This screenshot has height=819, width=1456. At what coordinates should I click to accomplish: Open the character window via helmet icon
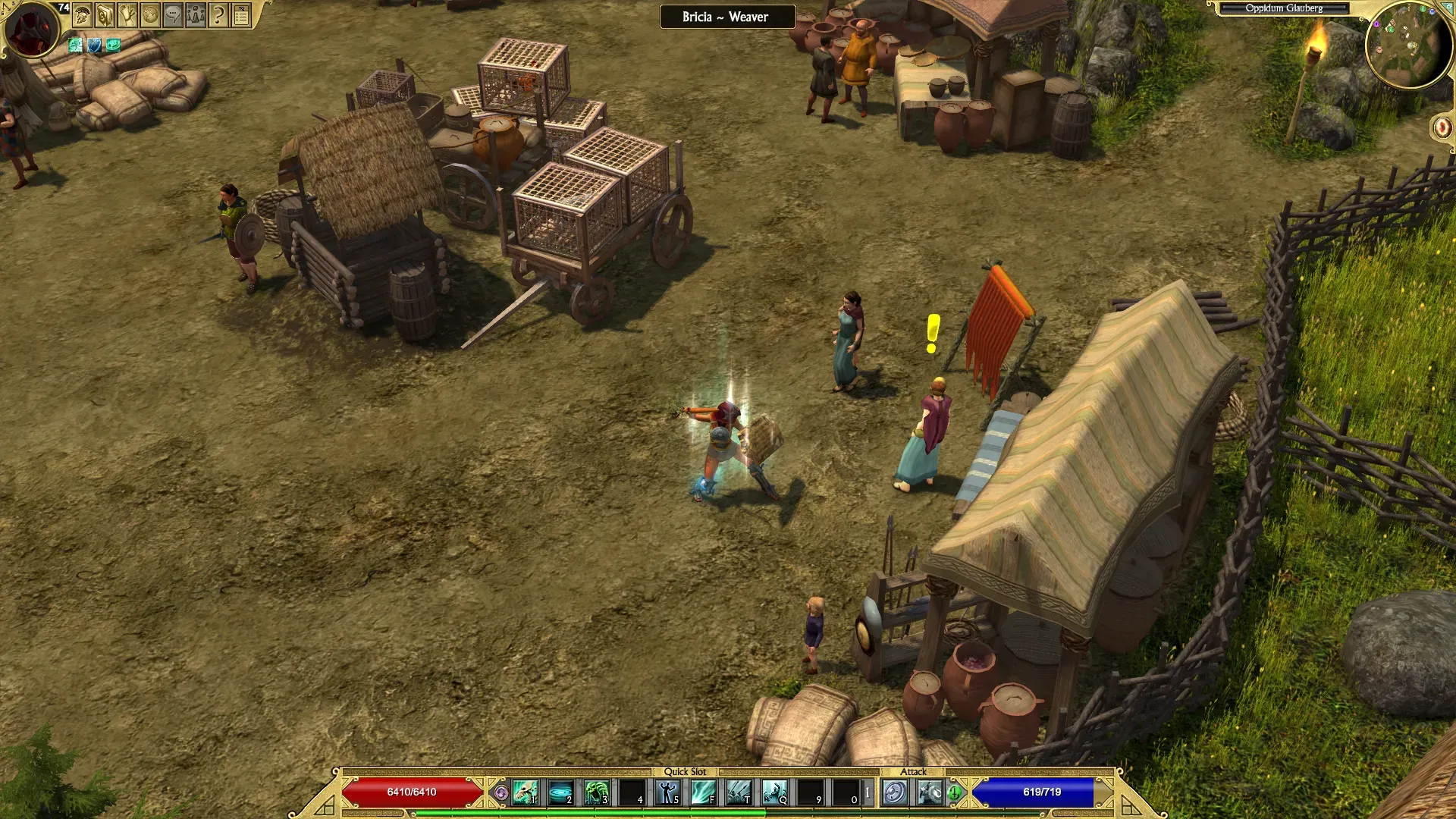click(x=83, y=14)
